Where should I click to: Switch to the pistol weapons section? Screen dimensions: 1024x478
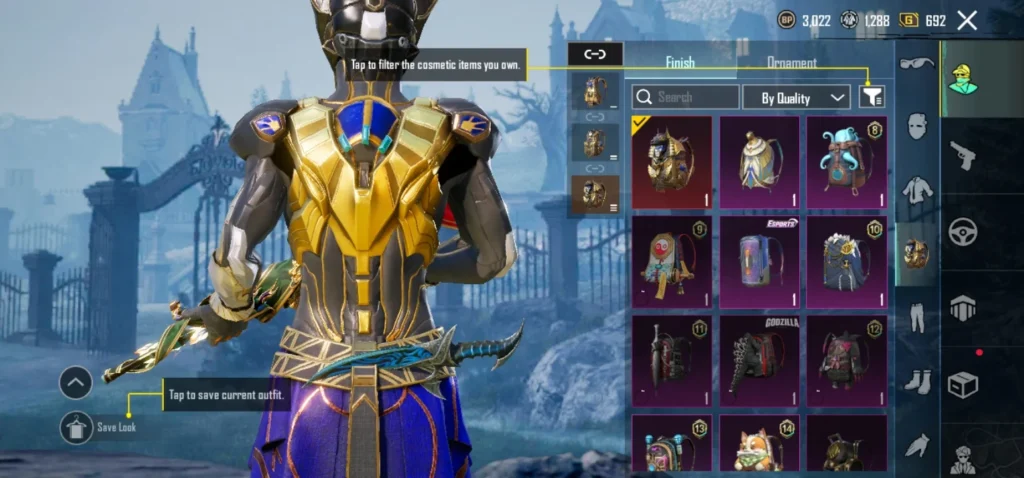(964, 155)
